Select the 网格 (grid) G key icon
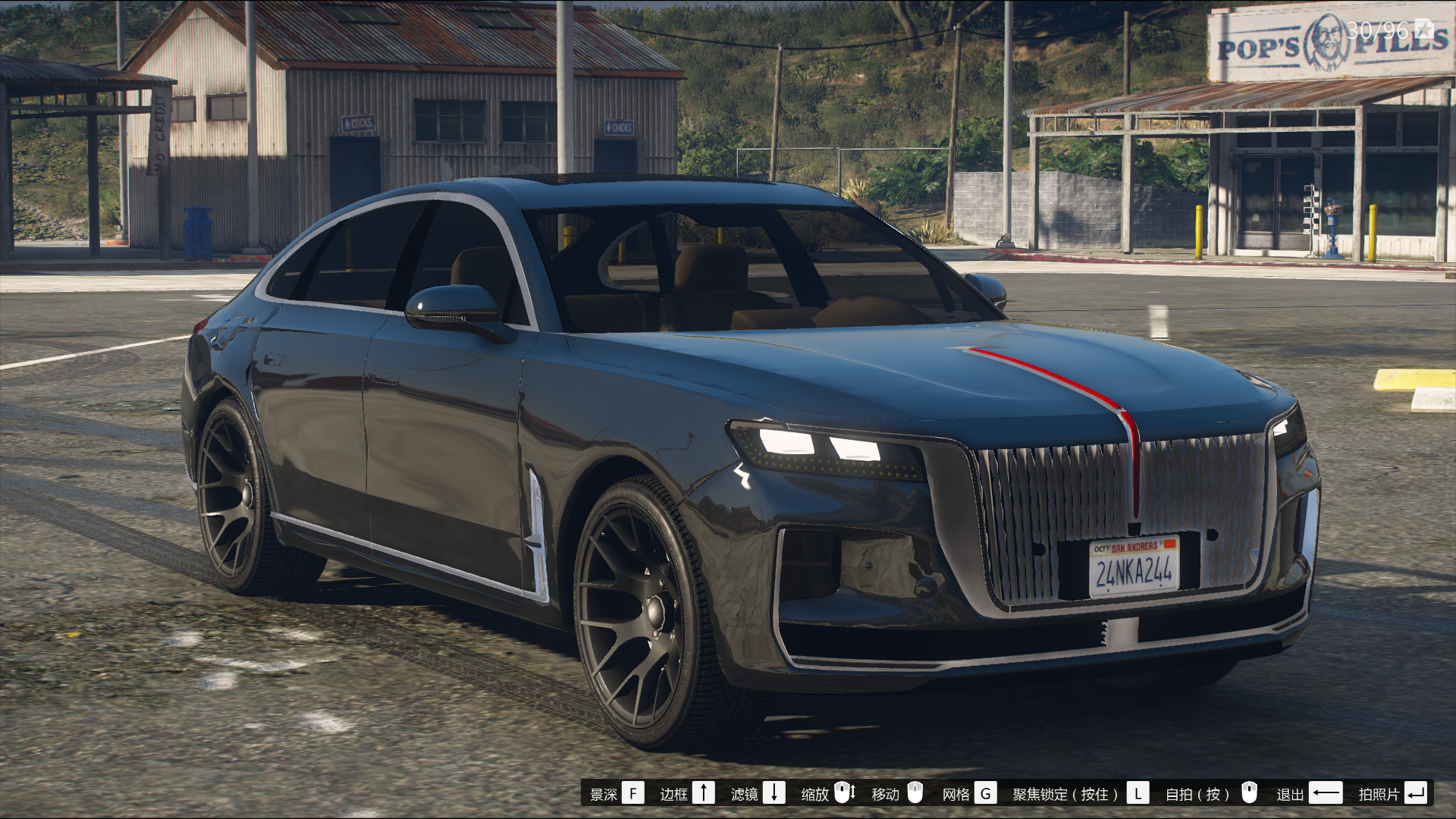Screen dimensions: 1456x819 [x=986, y=793]
